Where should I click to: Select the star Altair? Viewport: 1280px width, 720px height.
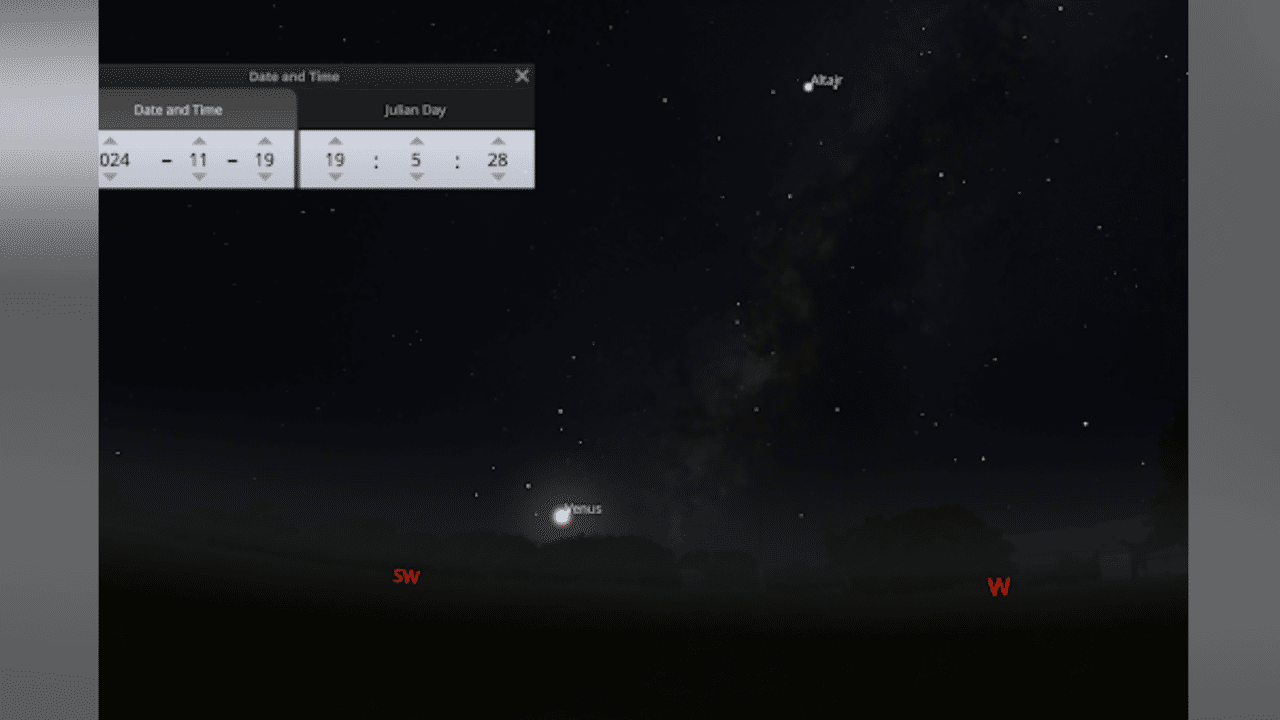(808, 87)
